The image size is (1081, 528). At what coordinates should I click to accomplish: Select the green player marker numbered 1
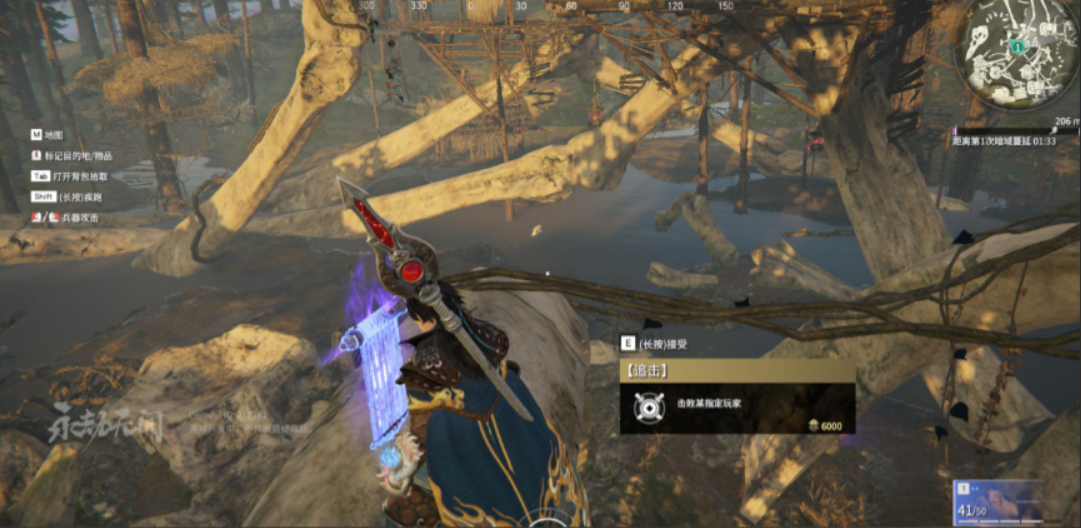tap(1017, 46)
